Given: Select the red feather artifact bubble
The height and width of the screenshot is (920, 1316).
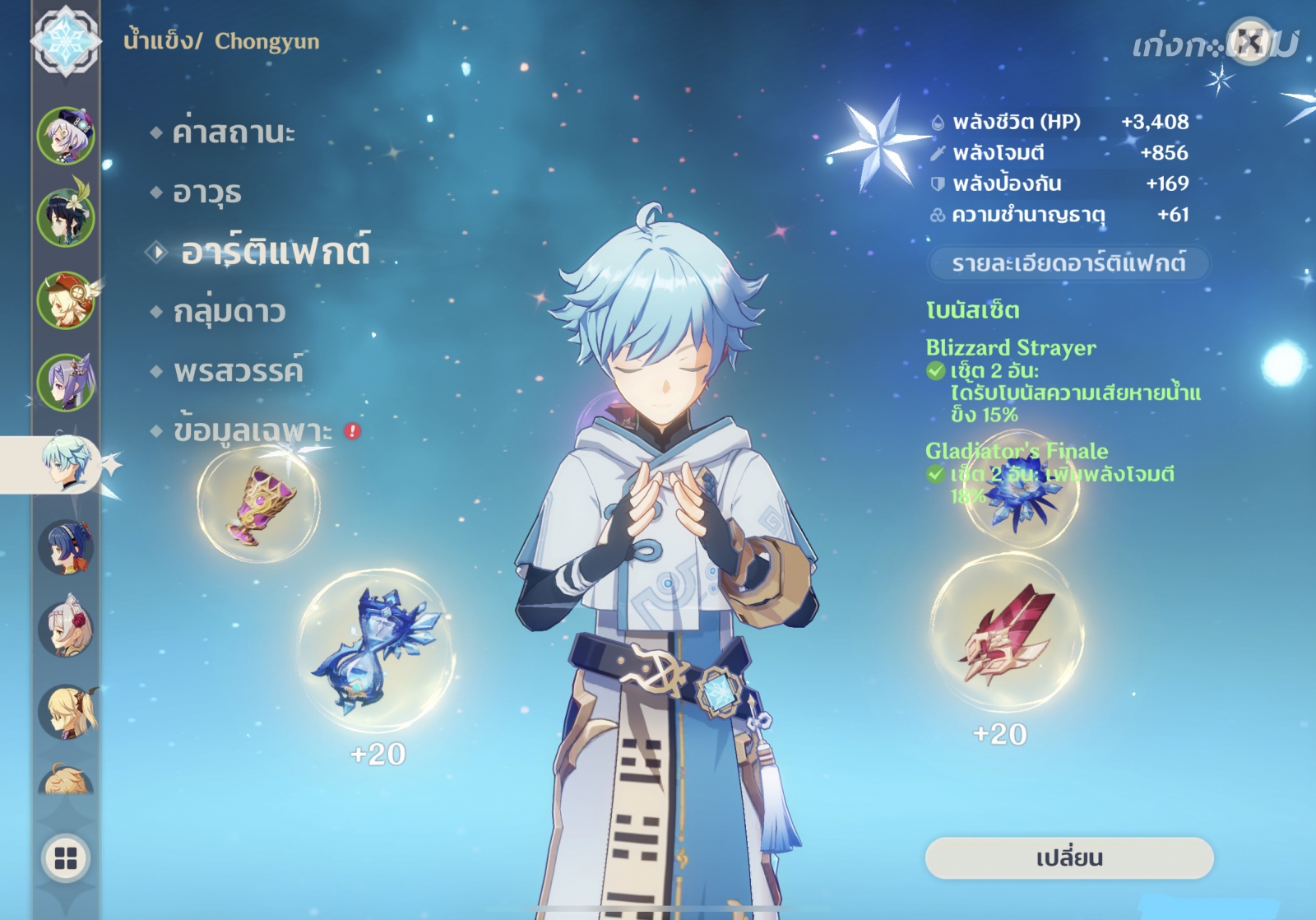Looking at the screenshot, I should tap(1008, 634).
